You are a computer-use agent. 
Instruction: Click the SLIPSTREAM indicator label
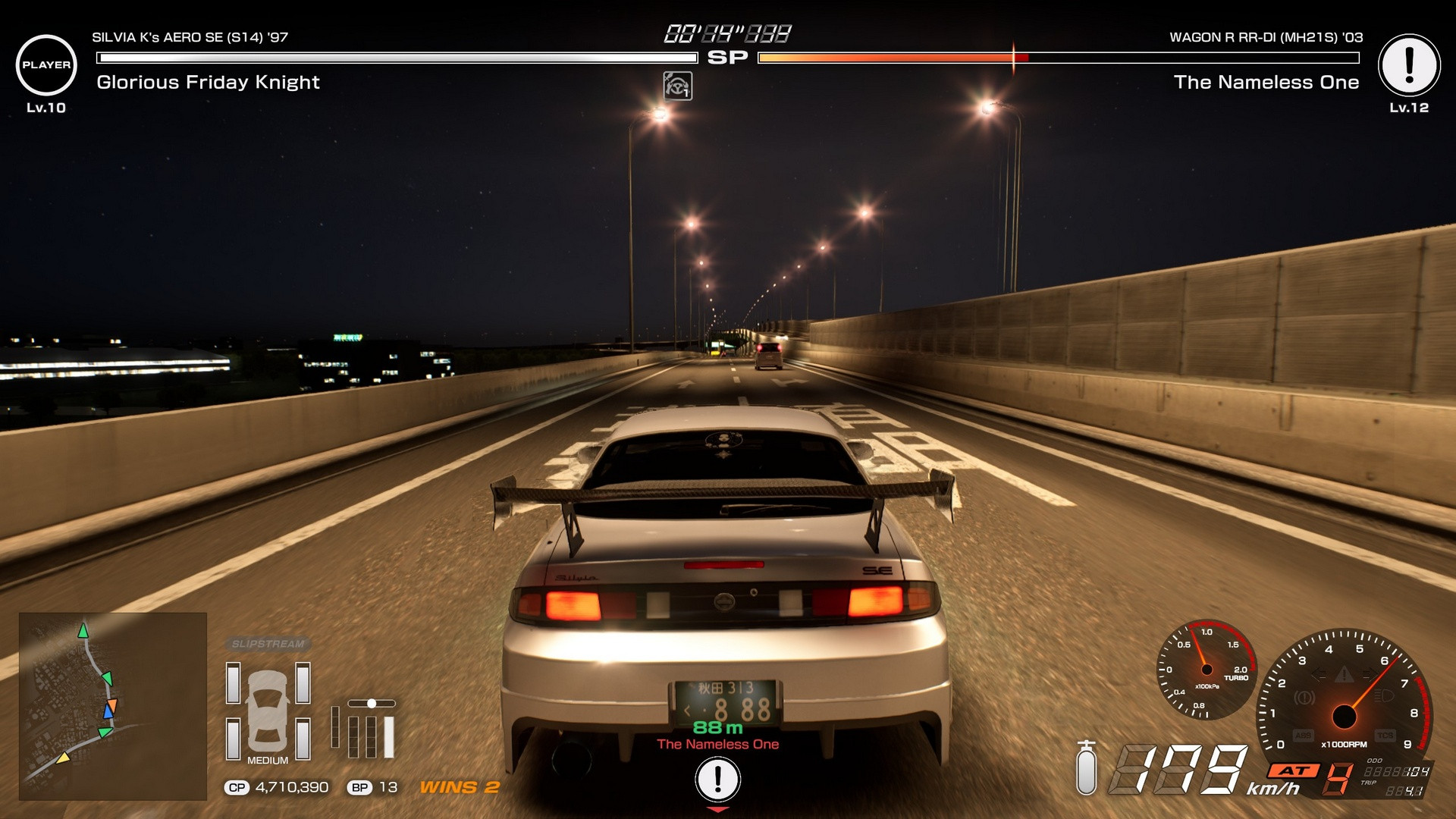268,644
